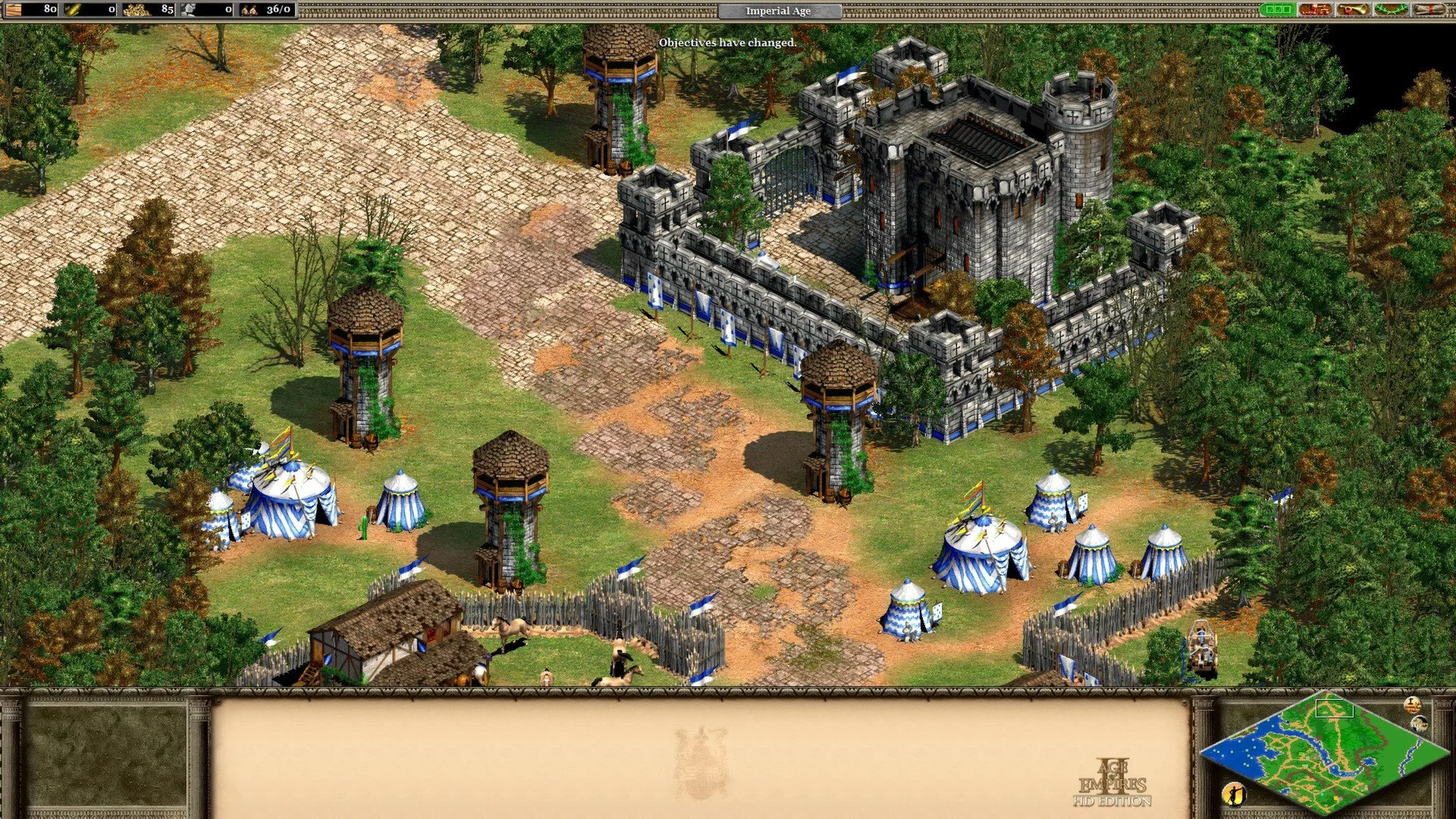Image resolution: width=1456 pixels, height=819 pixels.
Task: Click the population counter icon
Action: pyautogui.click(x=249, y=10)
